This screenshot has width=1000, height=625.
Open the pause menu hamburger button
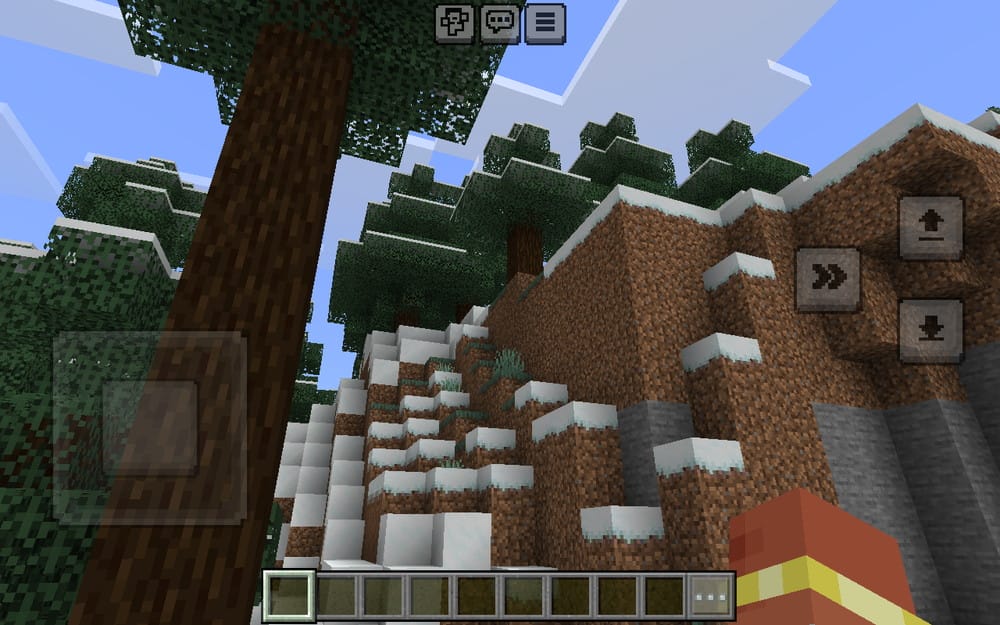pyautogui.click(x=545, y=23)
